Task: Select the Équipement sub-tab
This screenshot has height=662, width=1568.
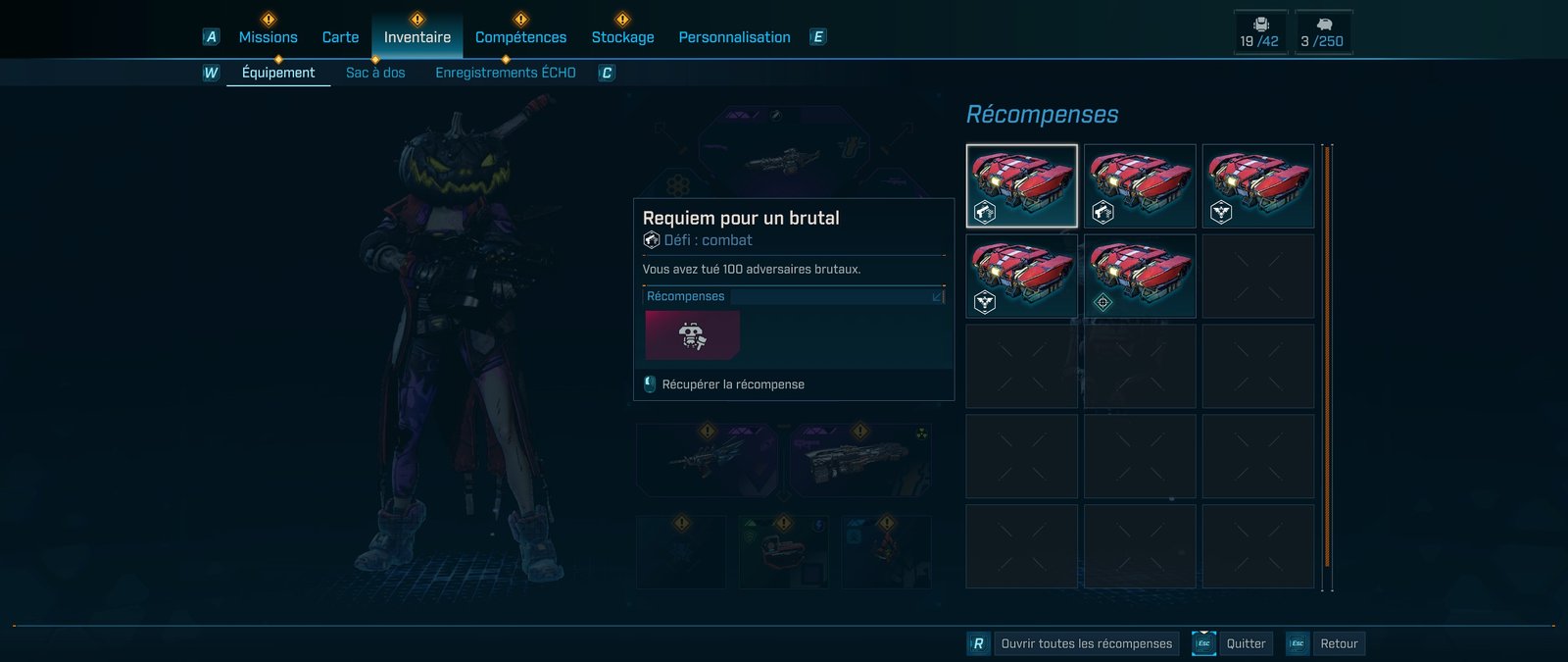Action: 278,73
